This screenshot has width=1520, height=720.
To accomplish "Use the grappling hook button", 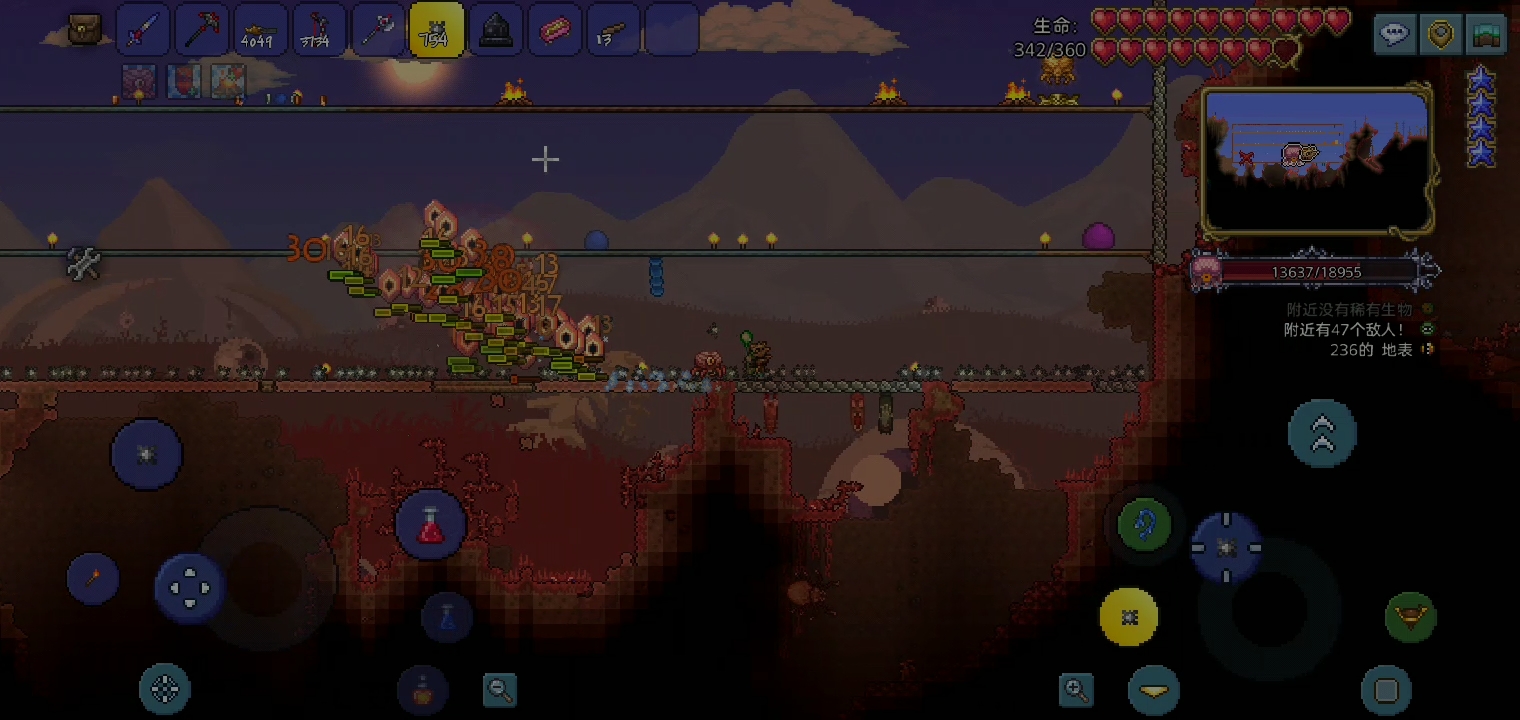I will pos(1144,524).
